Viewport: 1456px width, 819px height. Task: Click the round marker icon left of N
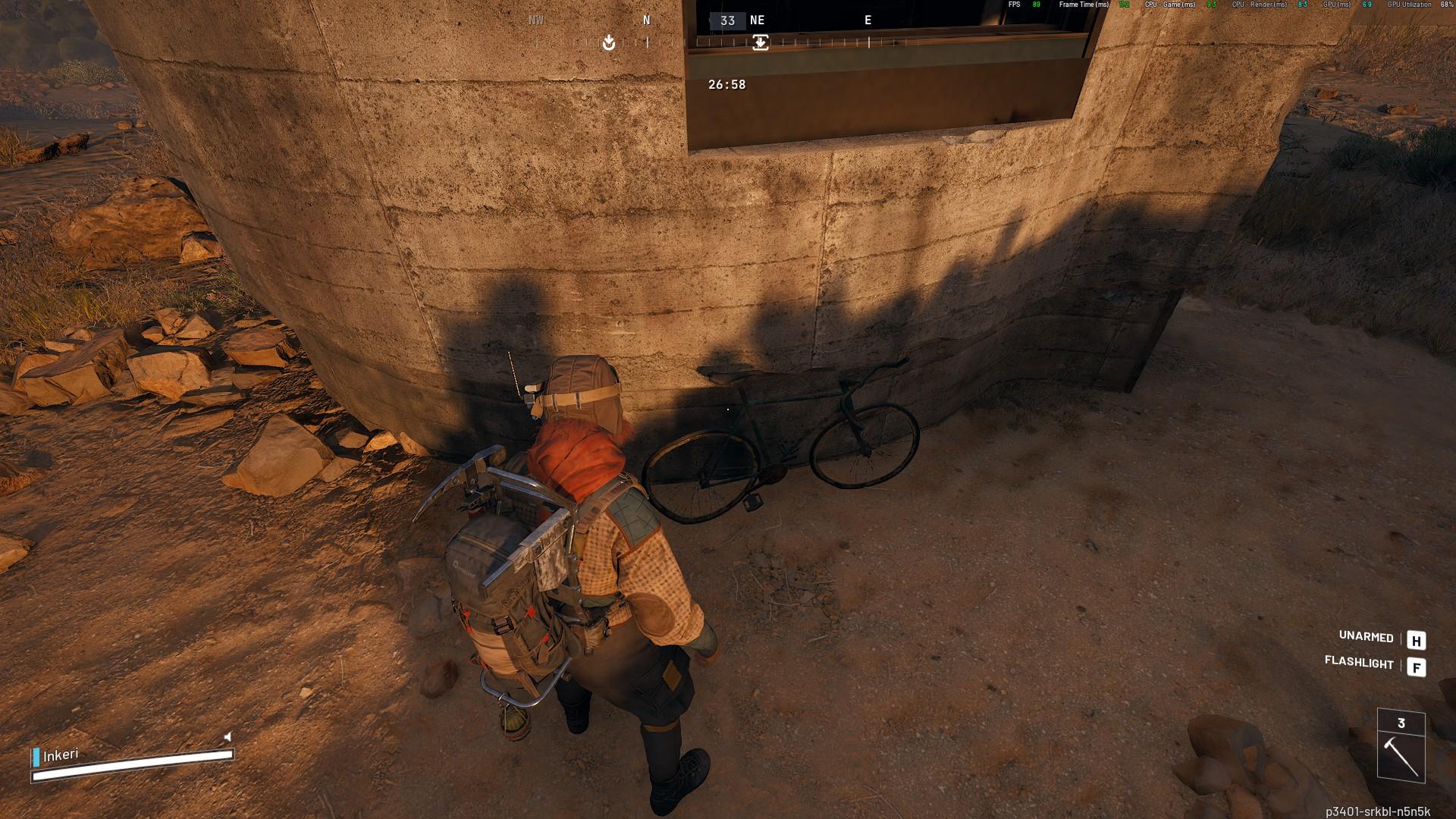coord(608,43)
